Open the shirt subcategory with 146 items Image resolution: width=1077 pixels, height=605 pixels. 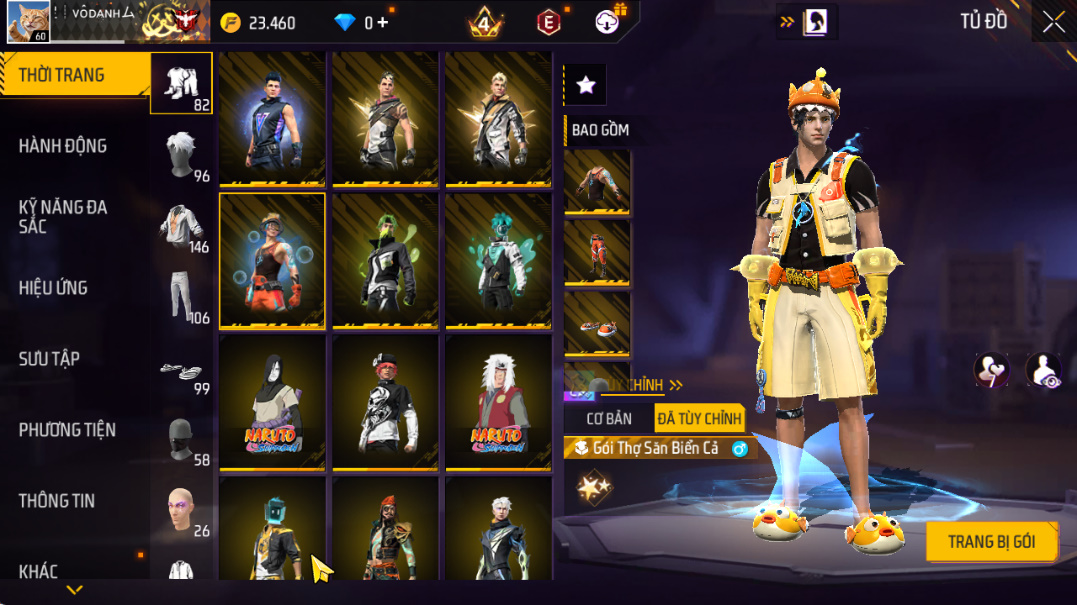click(x=183, y=226)
